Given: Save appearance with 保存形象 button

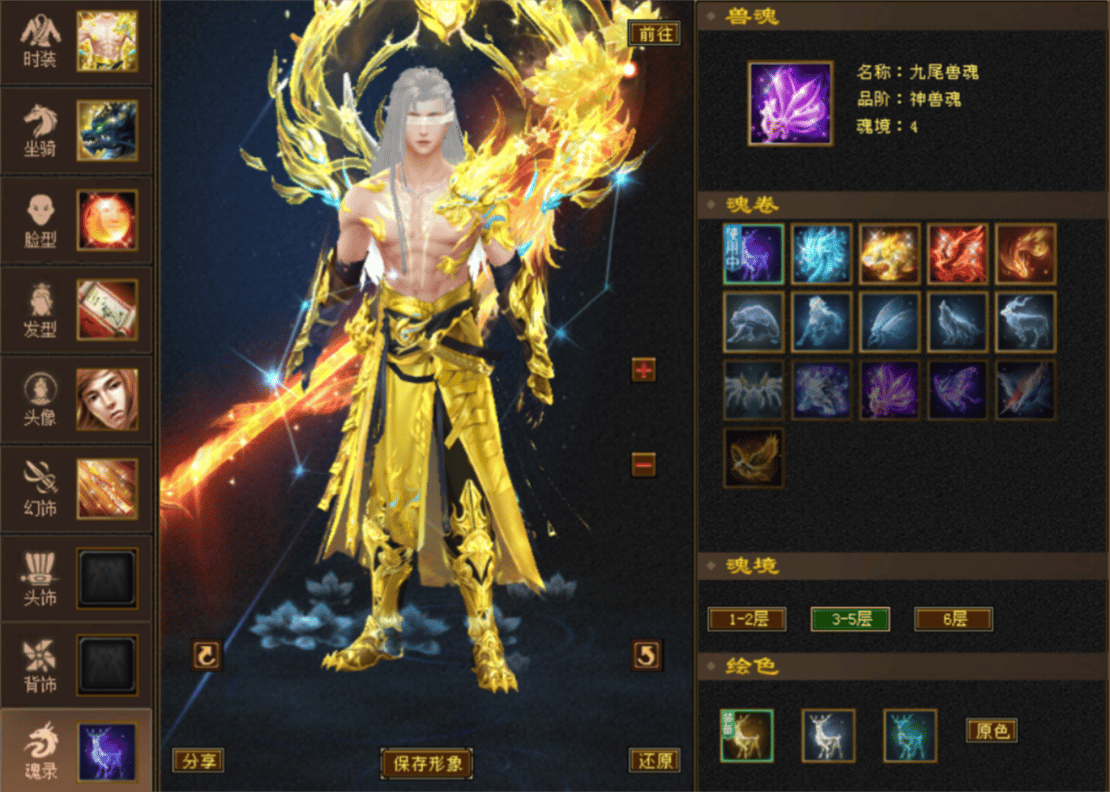Looking at the screenshot, I should [427, 764].
